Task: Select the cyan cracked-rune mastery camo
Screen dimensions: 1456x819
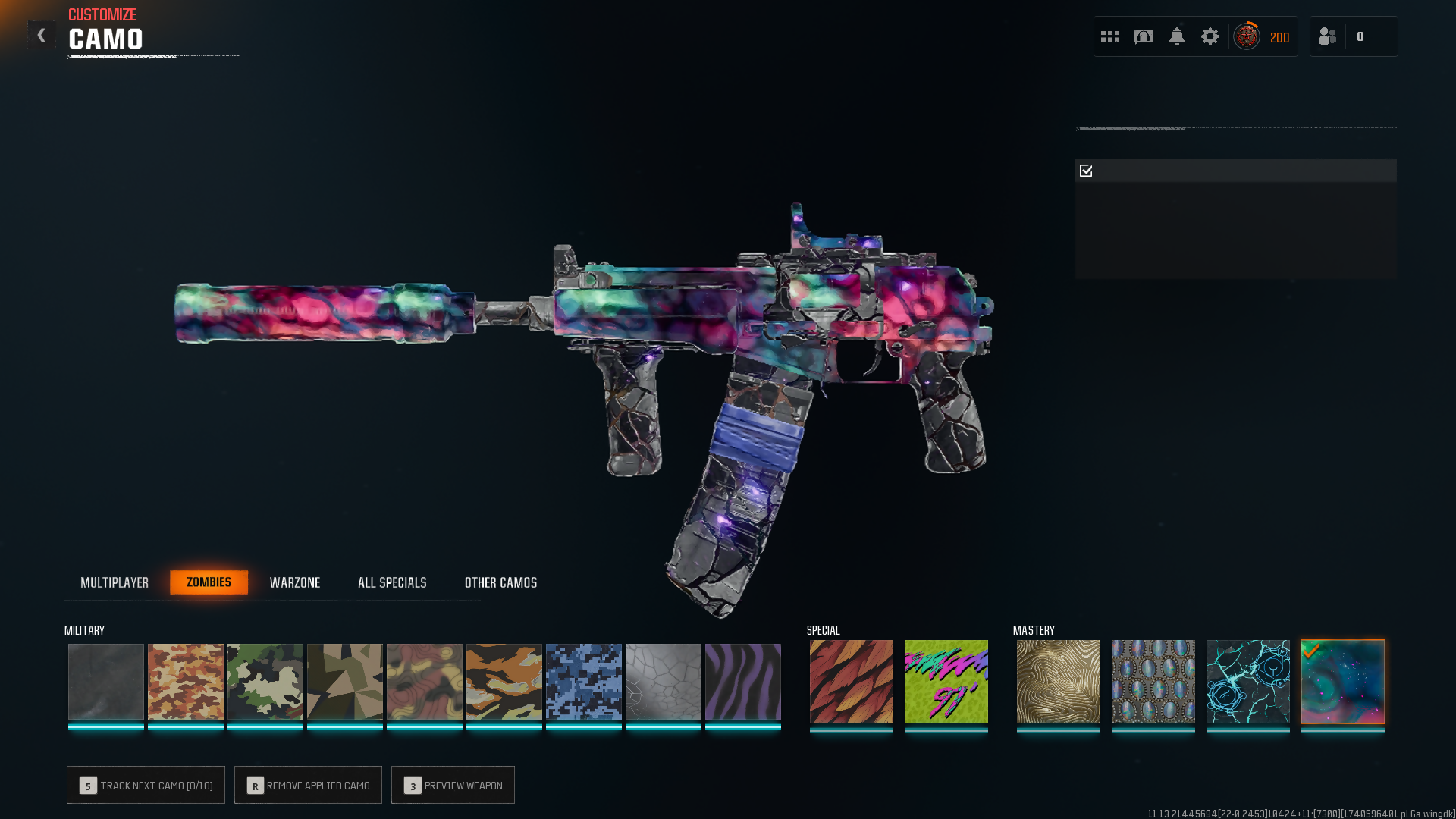Action: click(1248, 681)
